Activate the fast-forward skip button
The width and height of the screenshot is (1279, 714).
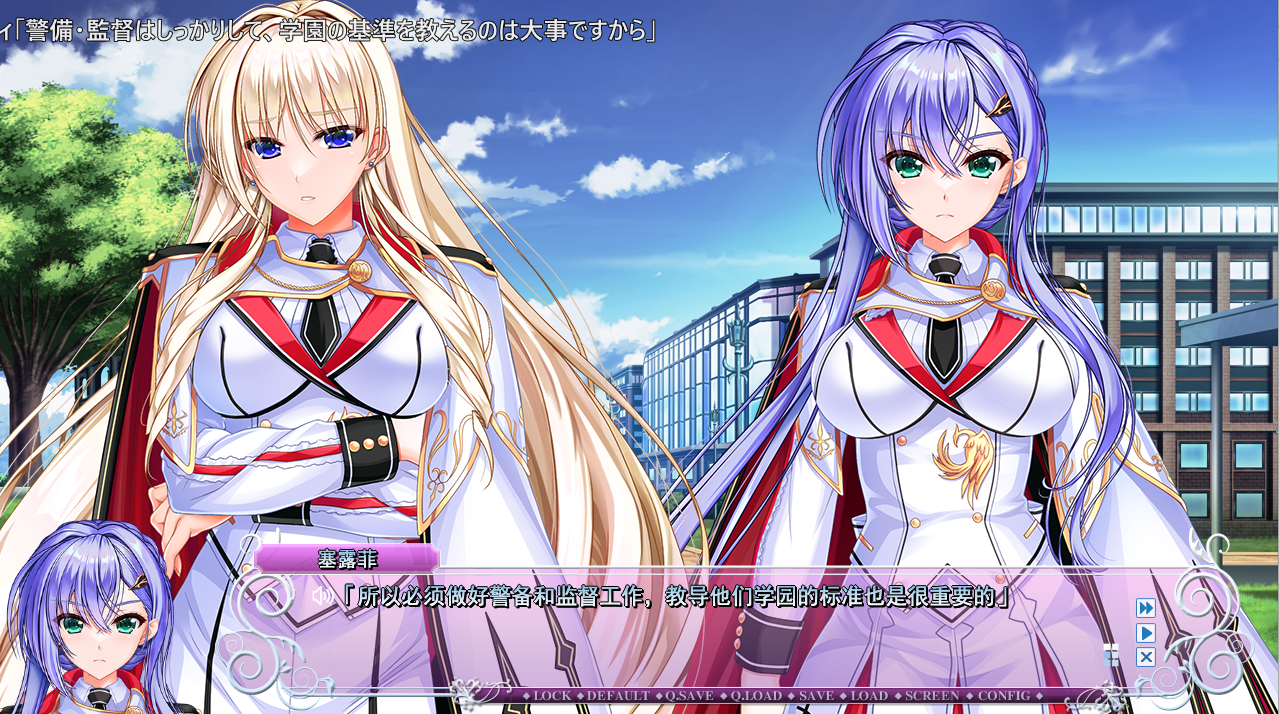1146,608
